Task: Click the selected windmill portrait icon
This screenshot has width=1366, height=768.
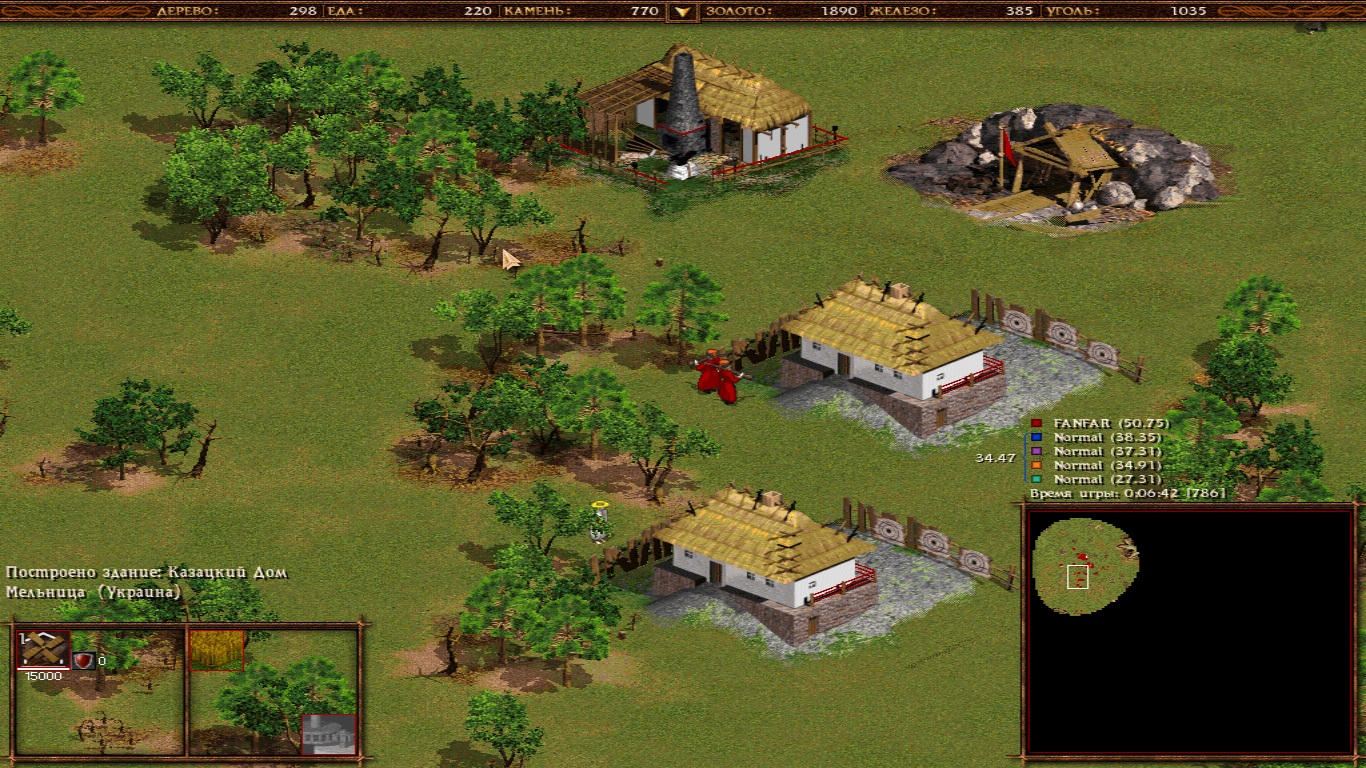Action: 43,650
